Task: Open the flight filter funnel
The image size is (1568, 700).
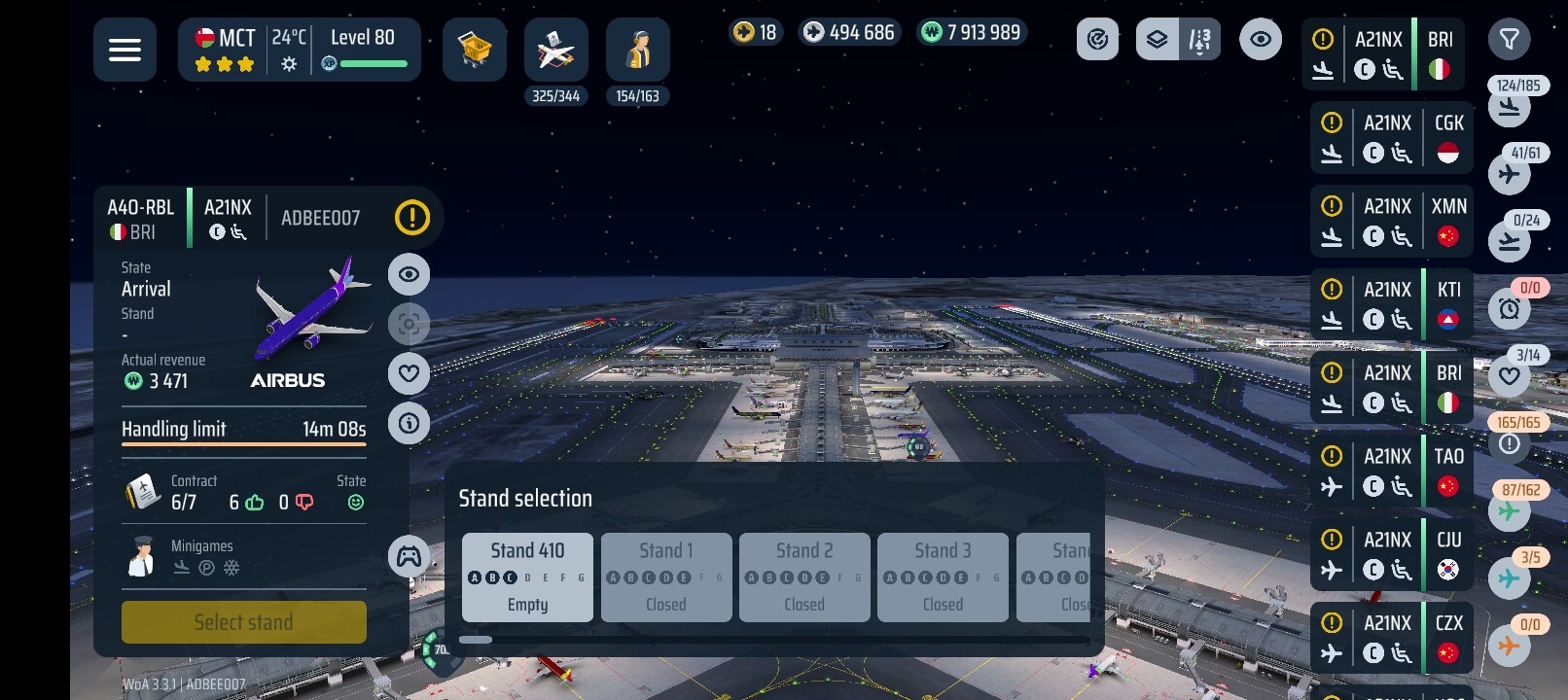Action: 1509,39
